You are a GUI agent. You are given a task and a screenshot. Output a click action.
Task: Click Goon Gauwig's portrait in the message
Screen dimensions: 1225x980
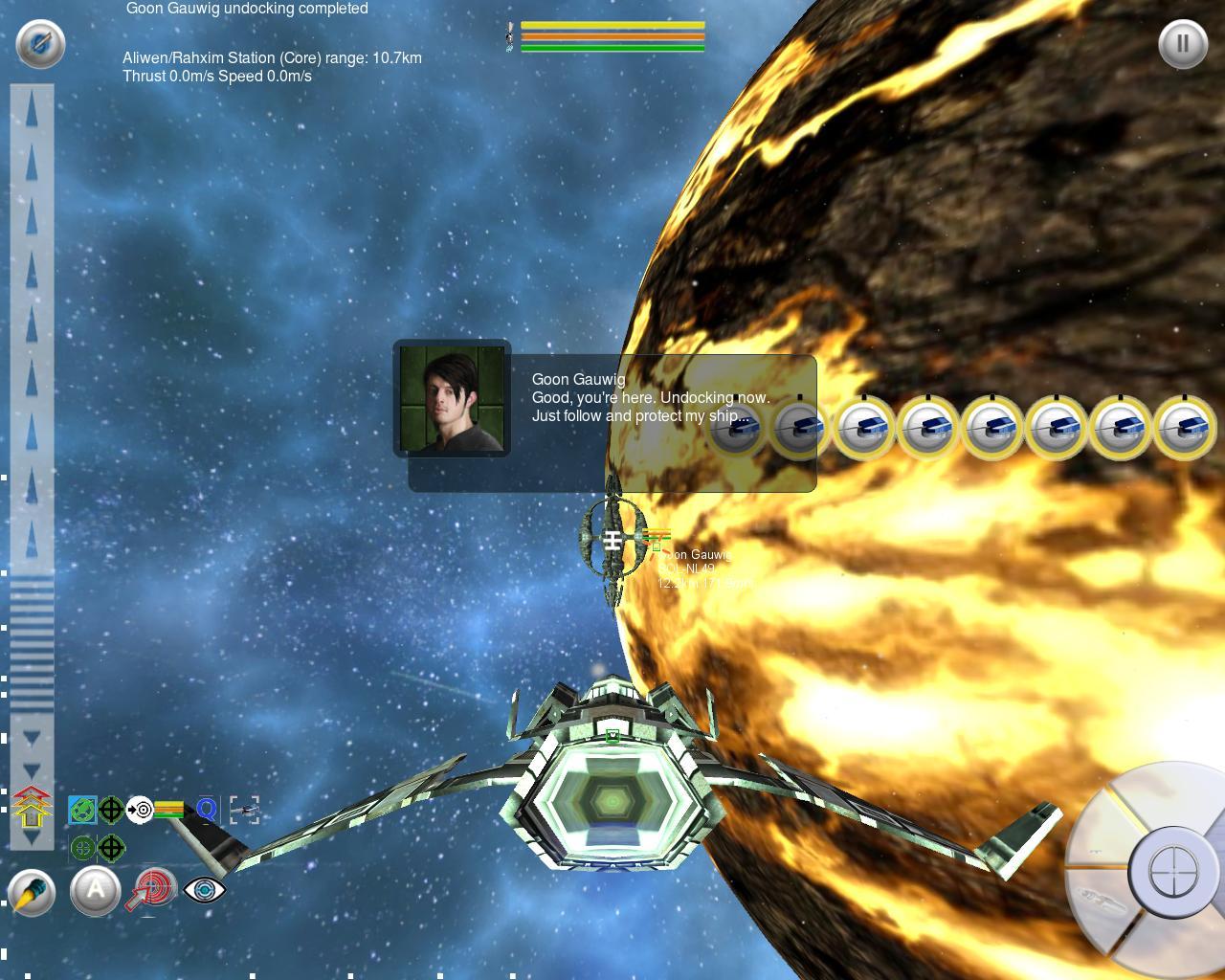452,398
